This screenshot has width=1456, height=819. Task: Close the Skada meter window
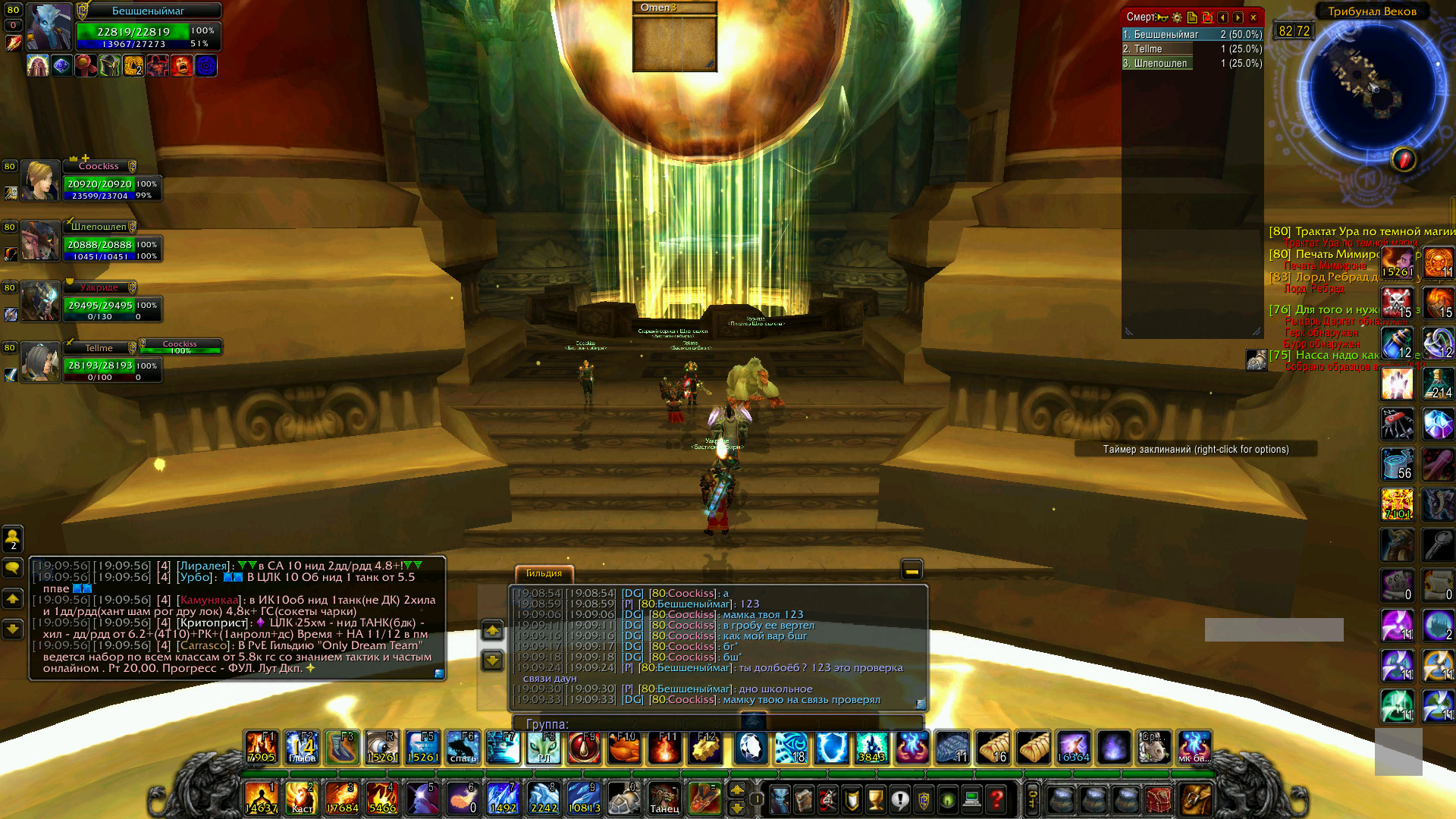click(x=1254, y=17)
